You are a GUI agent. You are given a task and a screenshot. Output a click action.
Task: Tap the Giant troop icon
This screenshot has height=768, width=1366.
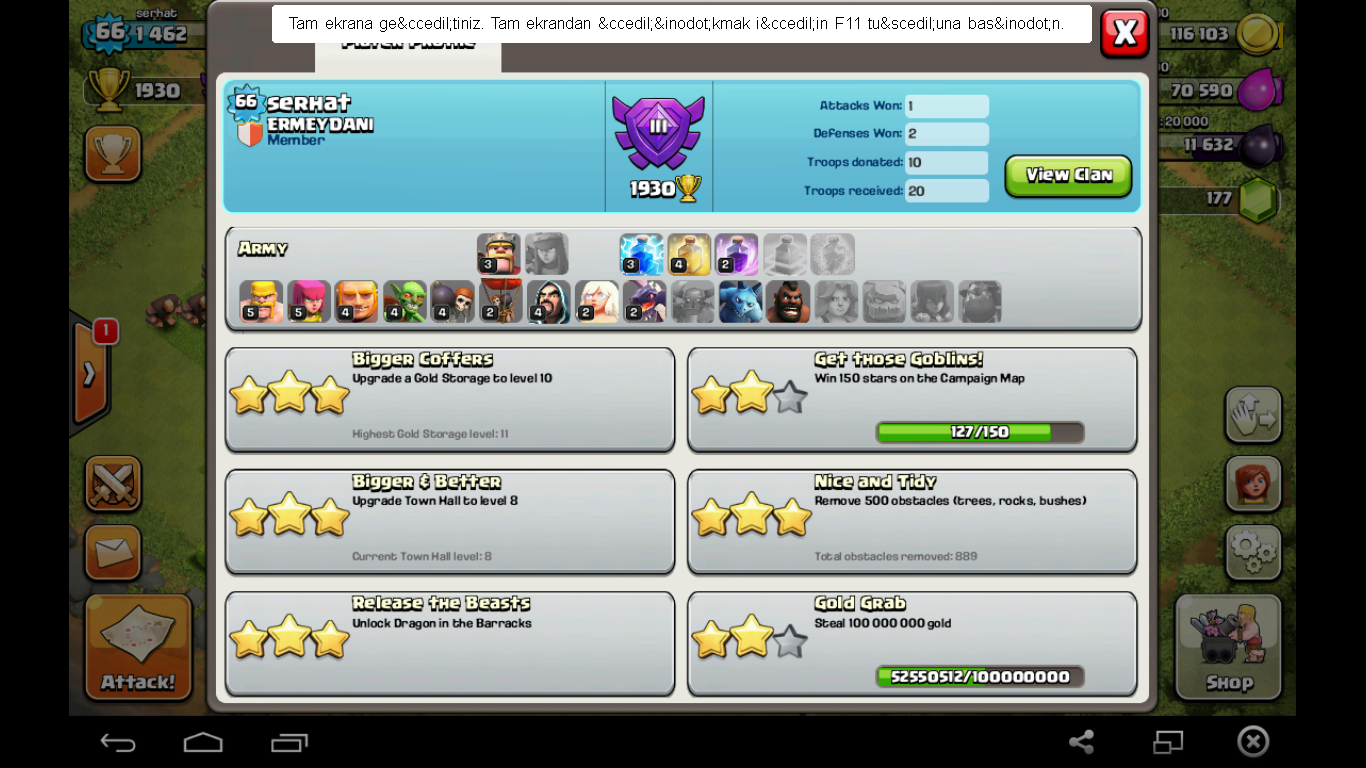tap(357, 301)
